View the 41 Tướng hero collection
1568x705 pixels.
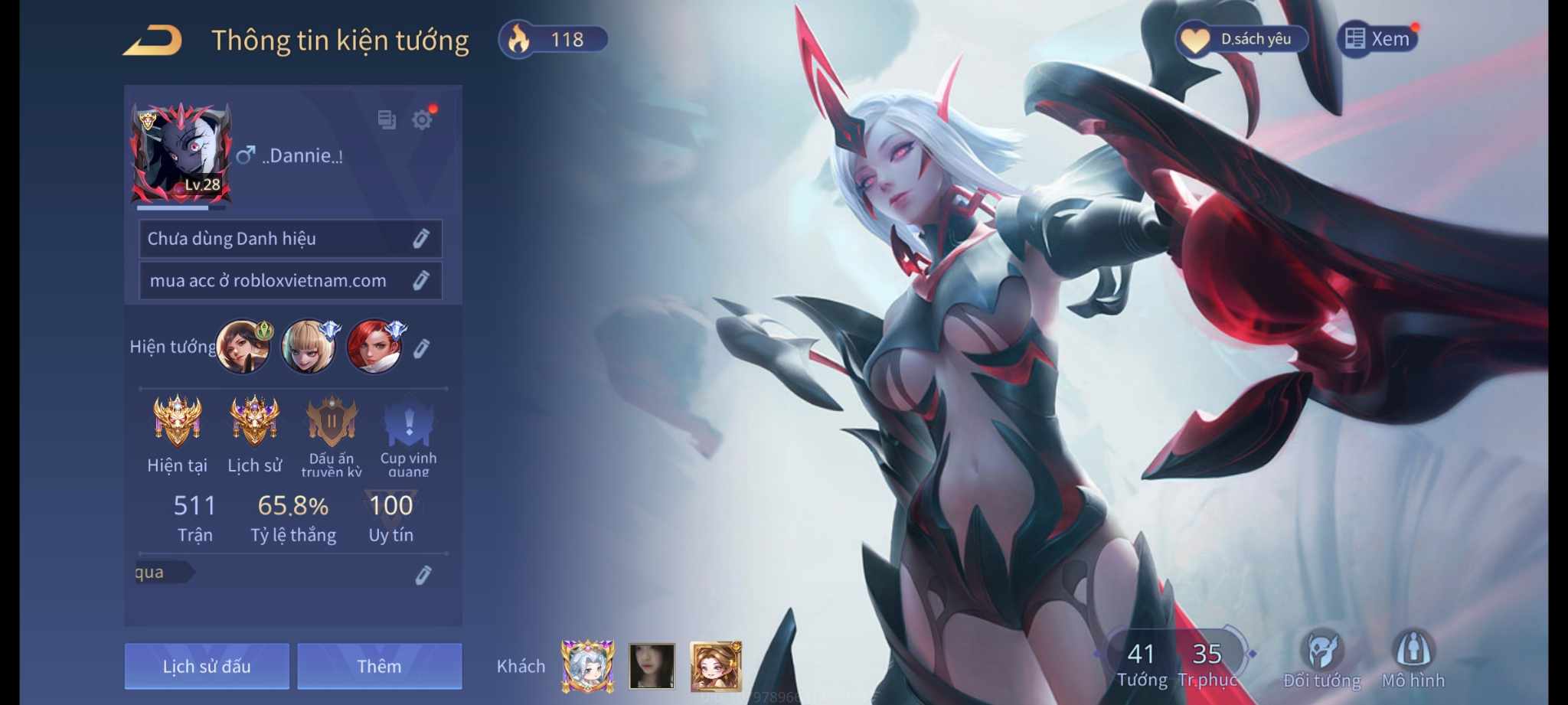click(1142, 663)
